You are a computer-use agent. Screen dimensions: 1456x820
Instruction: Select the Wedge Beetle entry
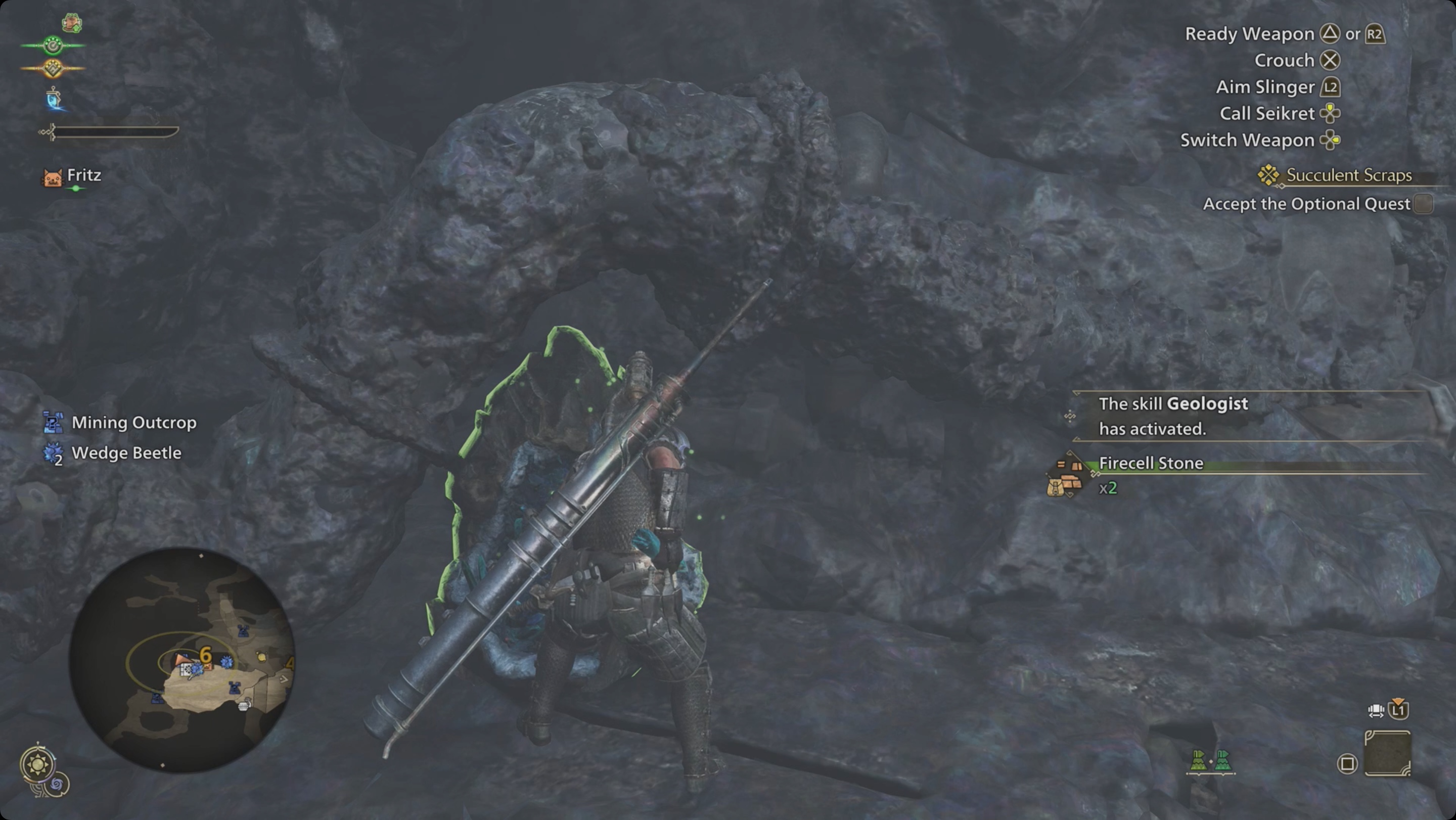click(126, 453)
